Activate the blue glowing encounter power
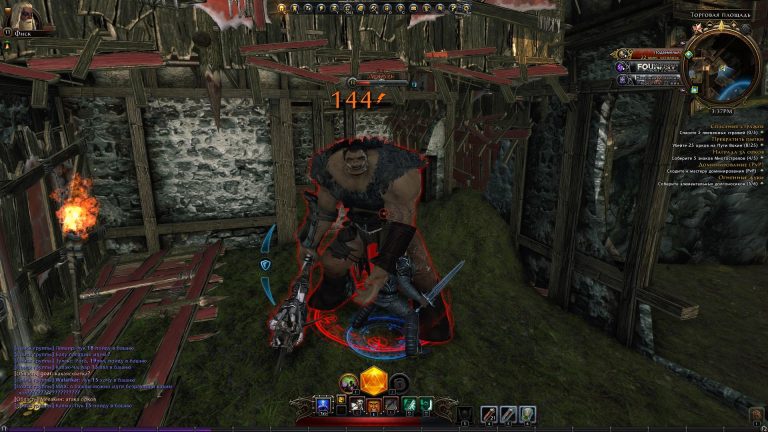 [323, 406]
